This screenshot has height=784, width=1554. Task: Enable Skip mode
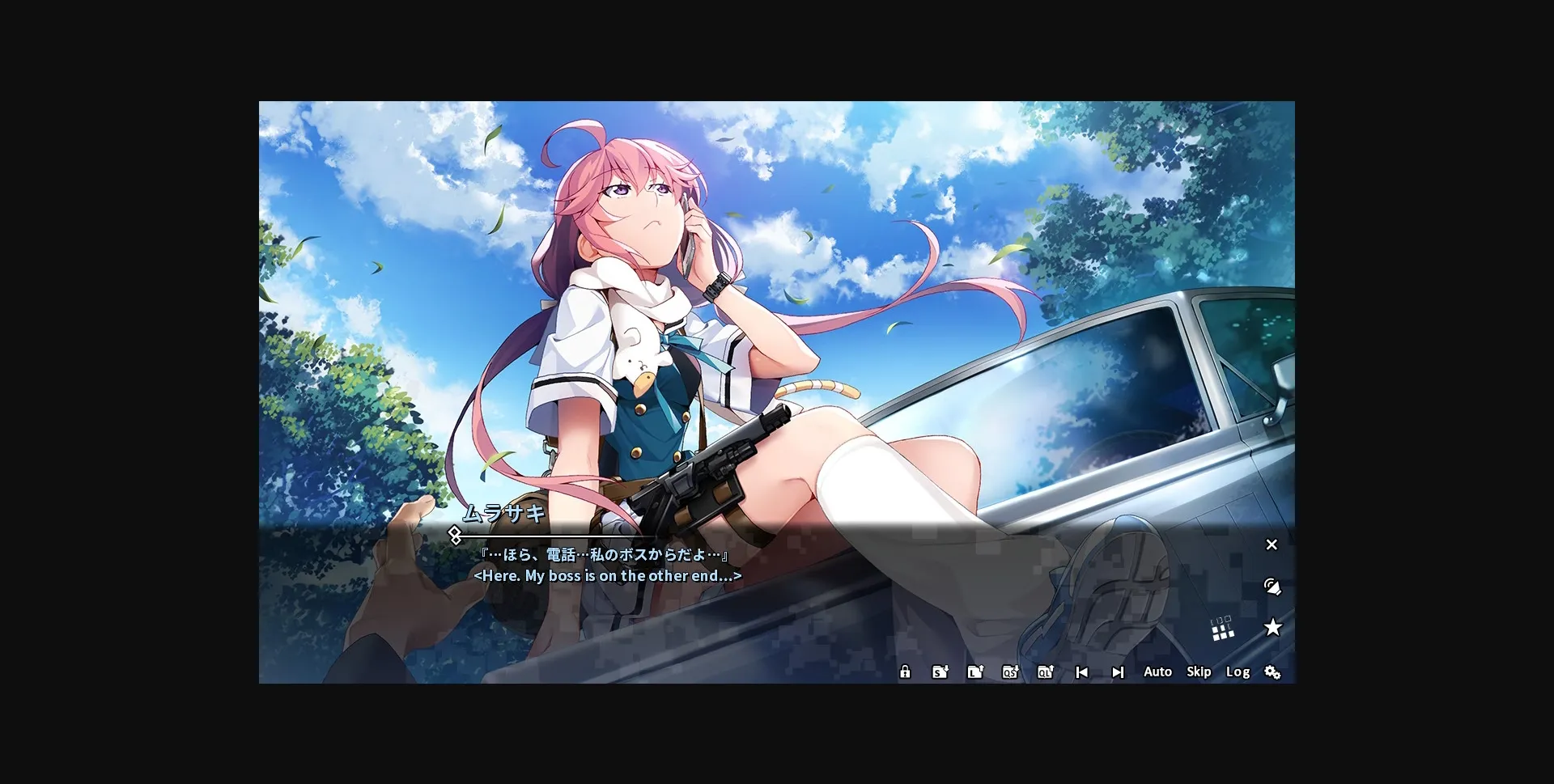click(1199, 672)
